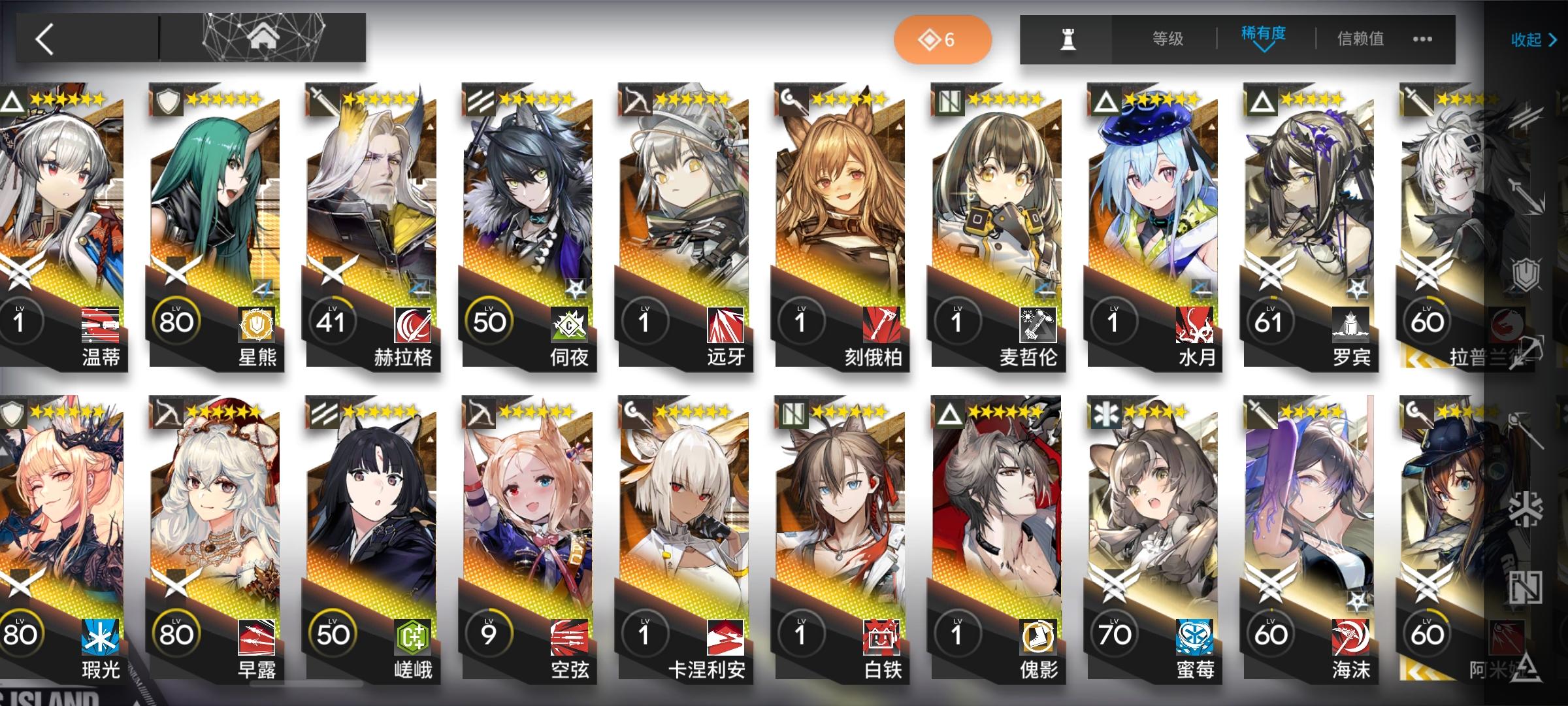Tap the orange badge showing 6
The height and width of the screenshot is (706, 1568).
pos(943,39)
